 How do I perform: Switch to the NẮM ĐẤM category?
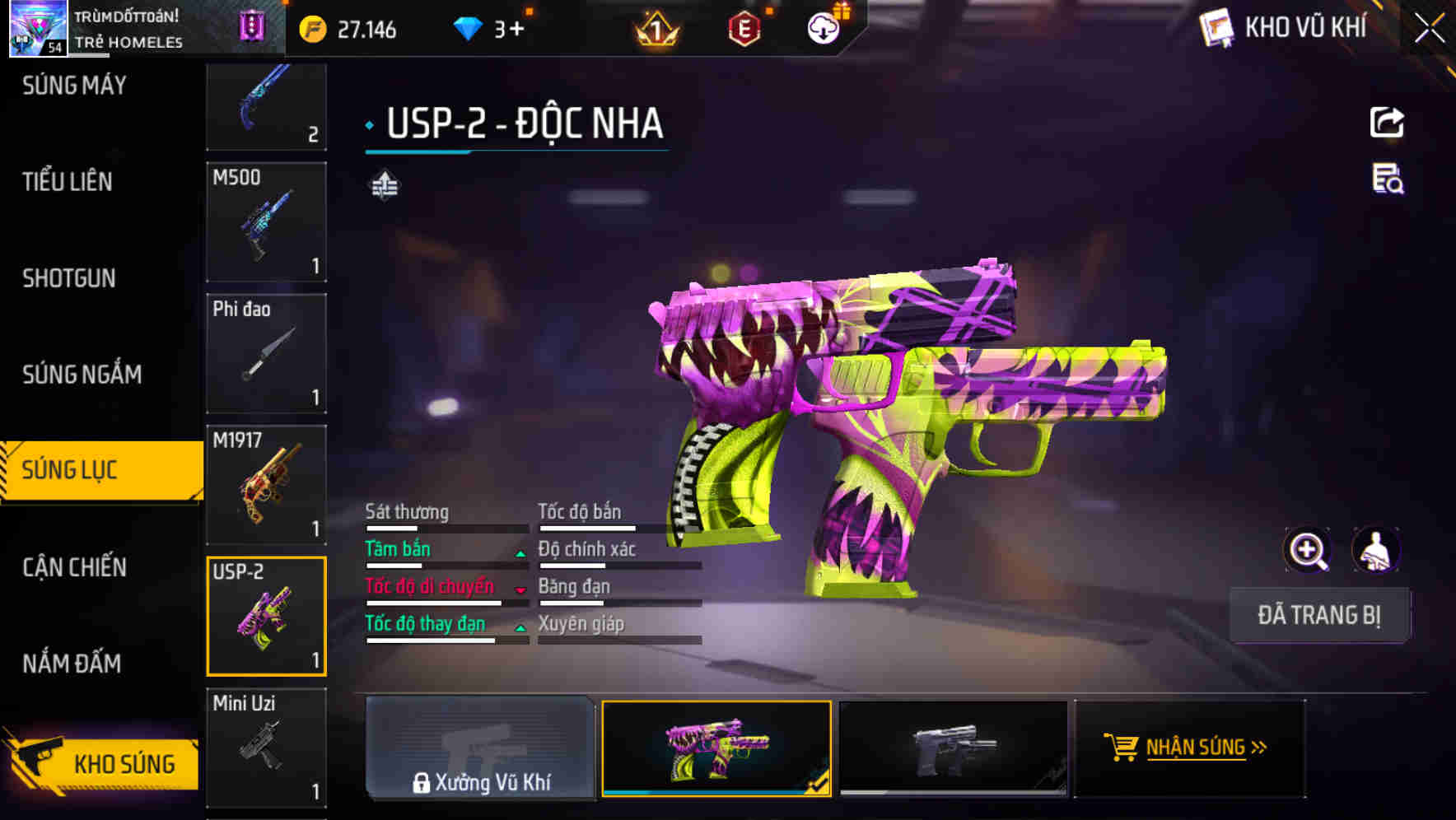72,663
